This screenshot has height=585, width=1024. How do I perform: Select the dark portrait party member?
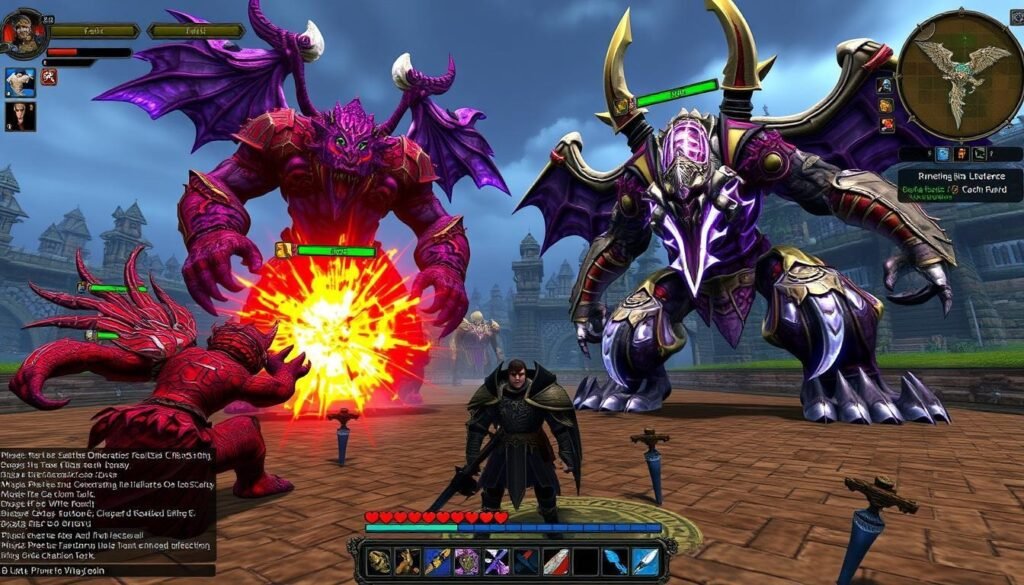(20, 116)
